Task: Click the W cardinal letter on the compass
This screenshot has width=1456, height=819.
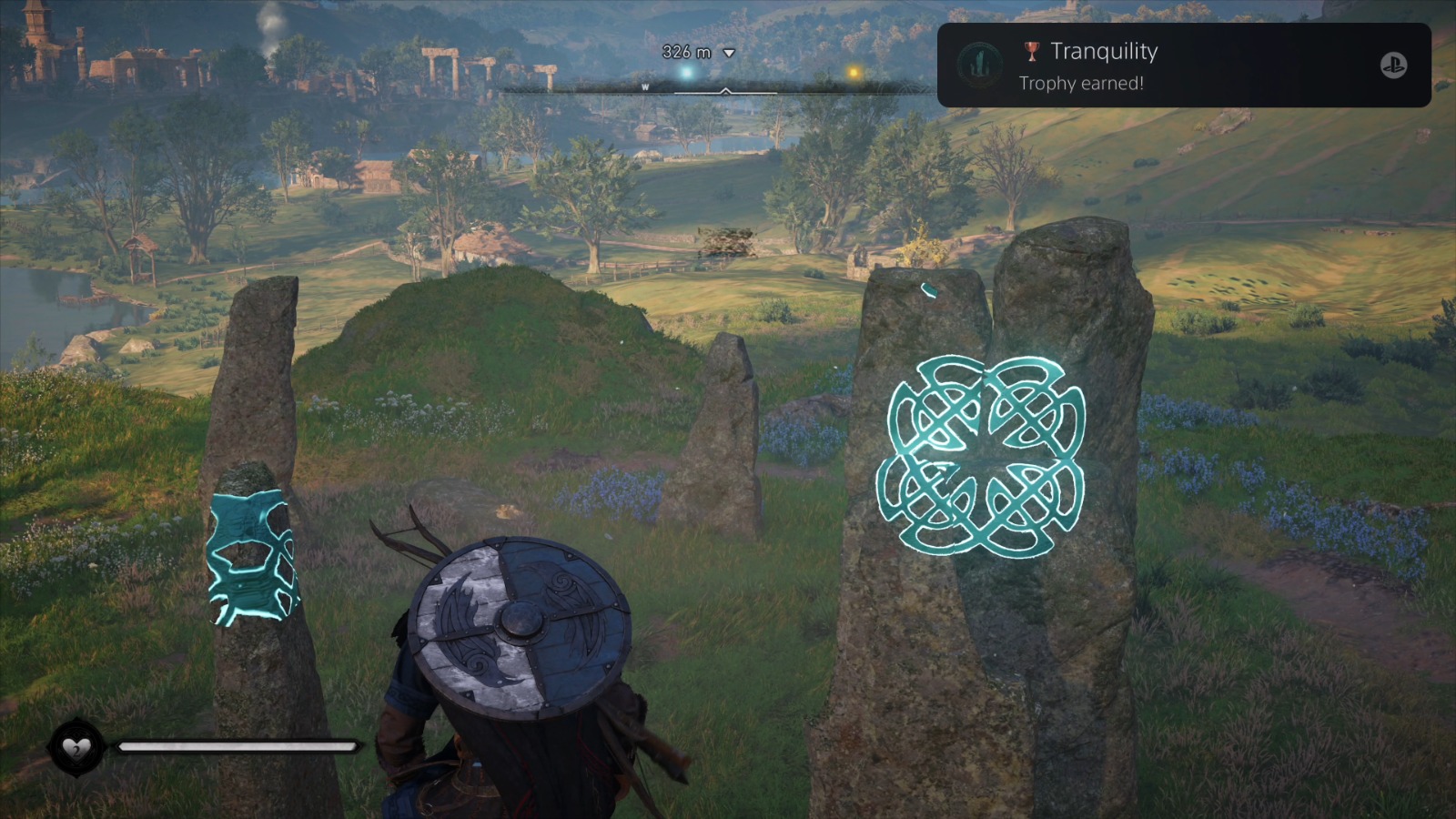Action: [645, 88]
